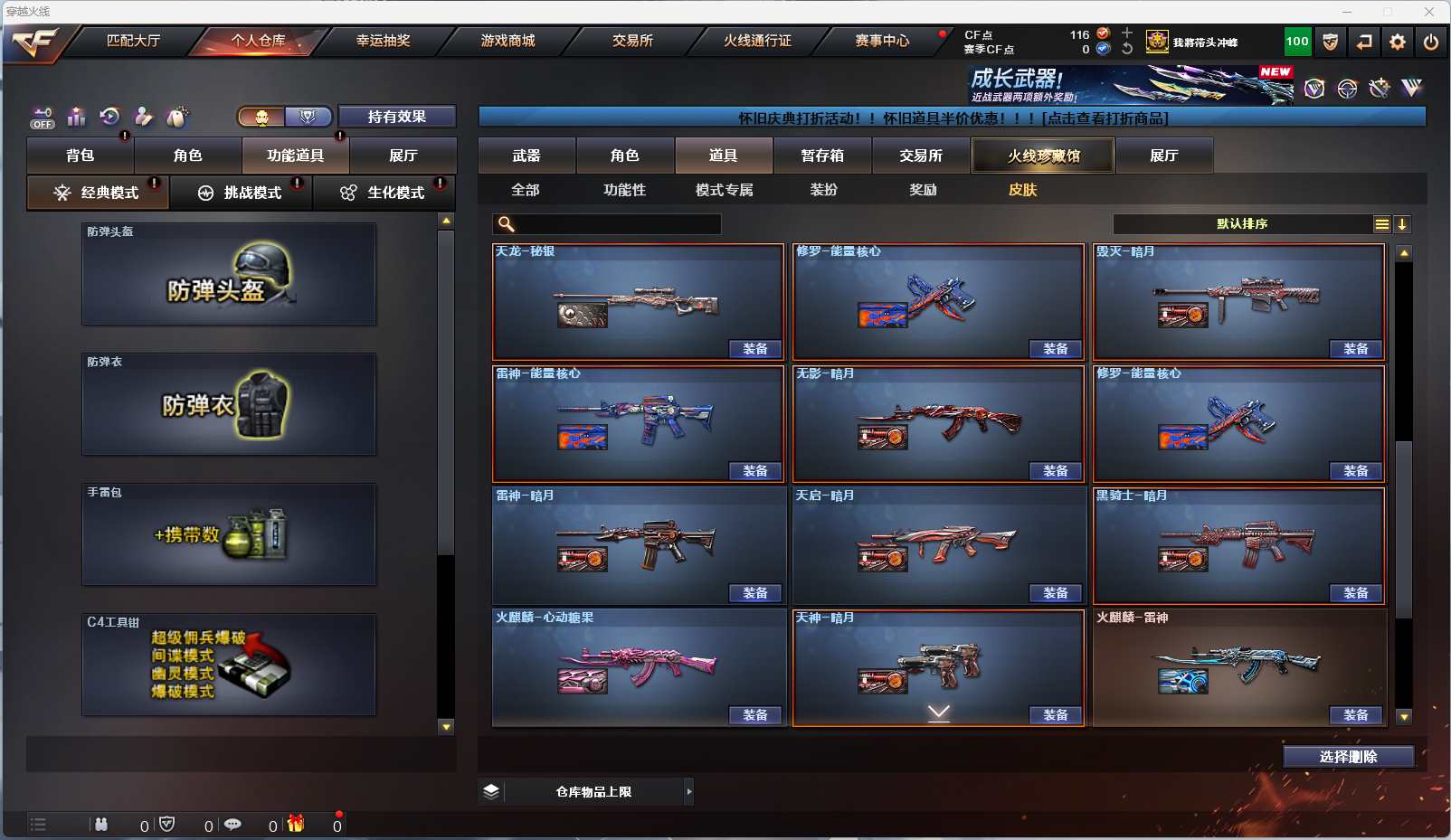Open the 交易所 top navigation tab
The height and width of the screenshot is (840, 1451).
[x=632, y=41]
